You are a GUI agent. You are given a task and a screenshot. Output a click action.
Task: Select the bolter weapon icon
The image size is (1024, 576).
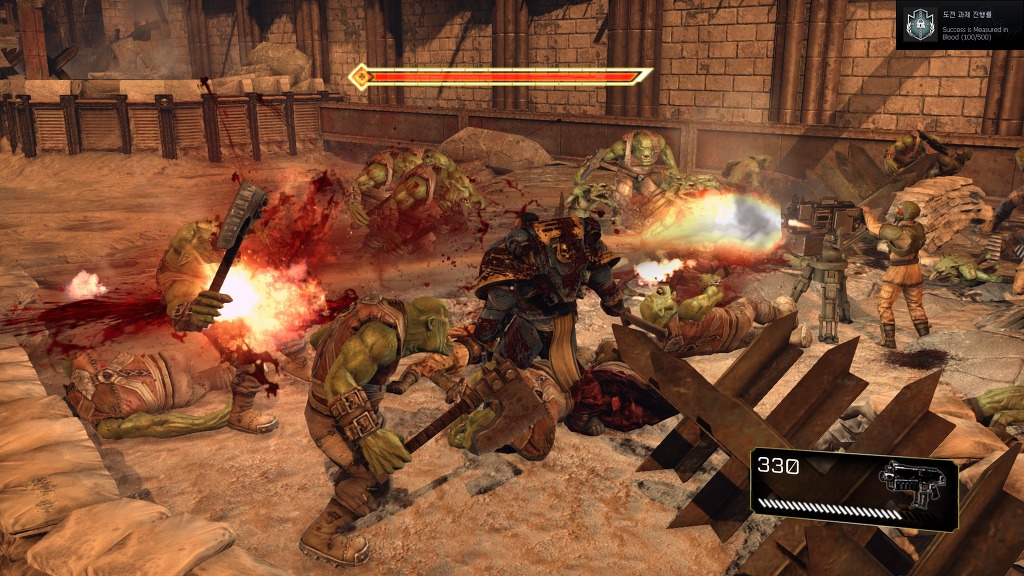pos(913,485)
